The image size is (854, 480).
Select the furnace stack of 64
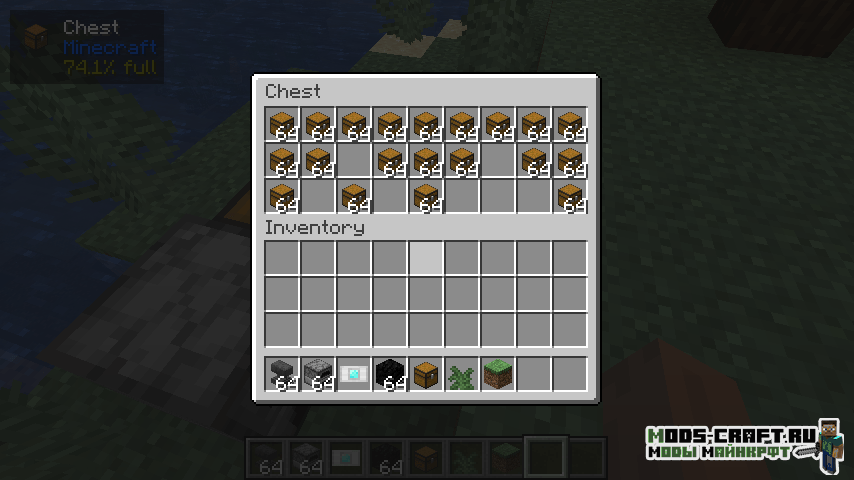[318, 374]
